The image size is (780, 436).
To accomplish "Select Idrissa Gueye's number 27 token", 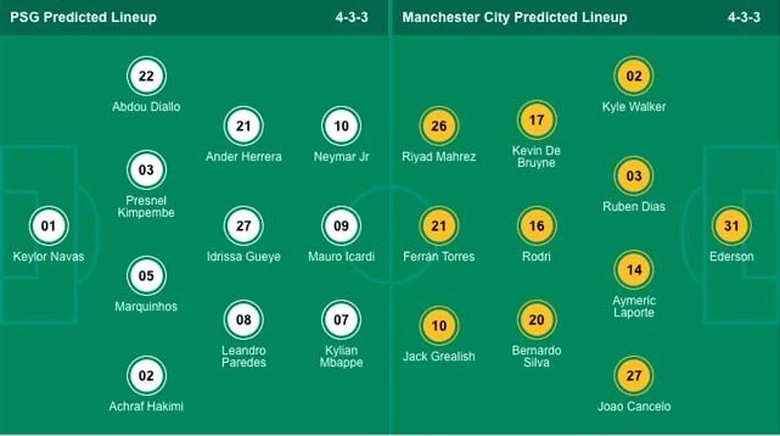I will [243, 226].
